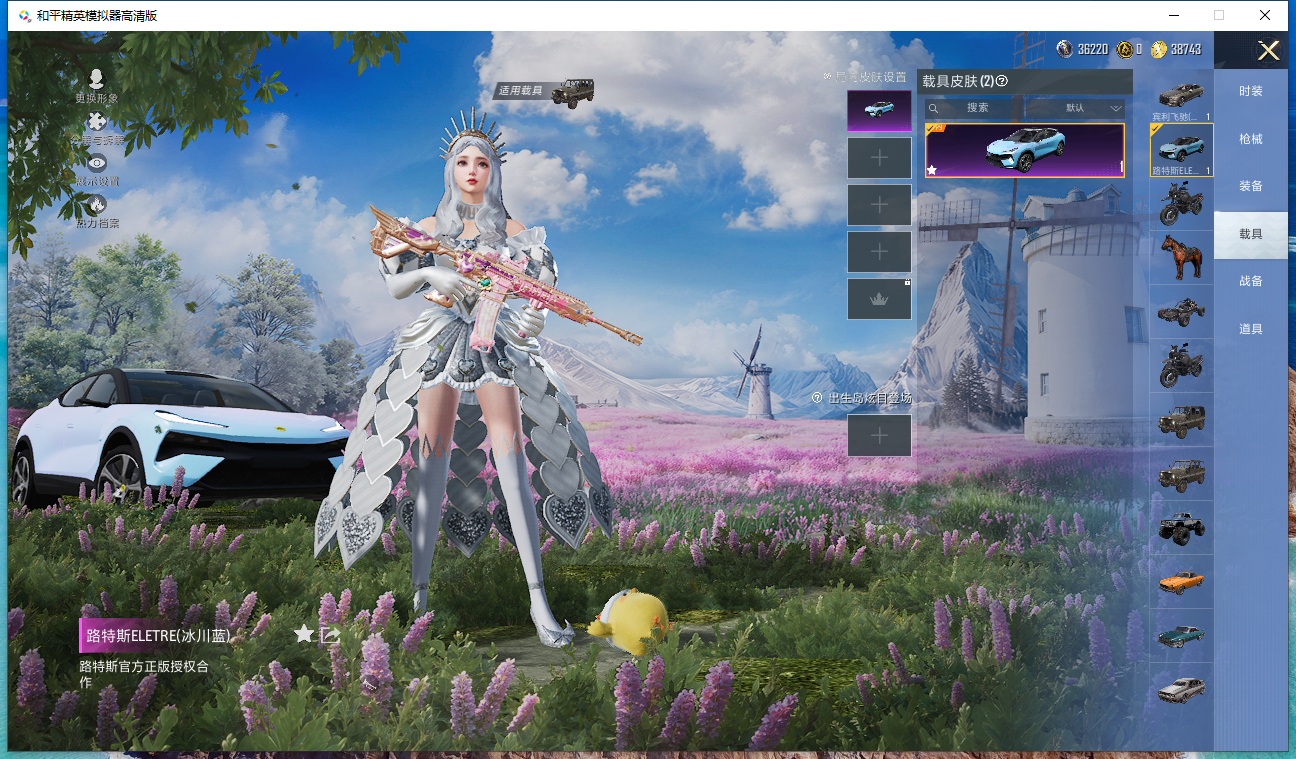Switch to the 时装 tab

(x=1250, y=91)
